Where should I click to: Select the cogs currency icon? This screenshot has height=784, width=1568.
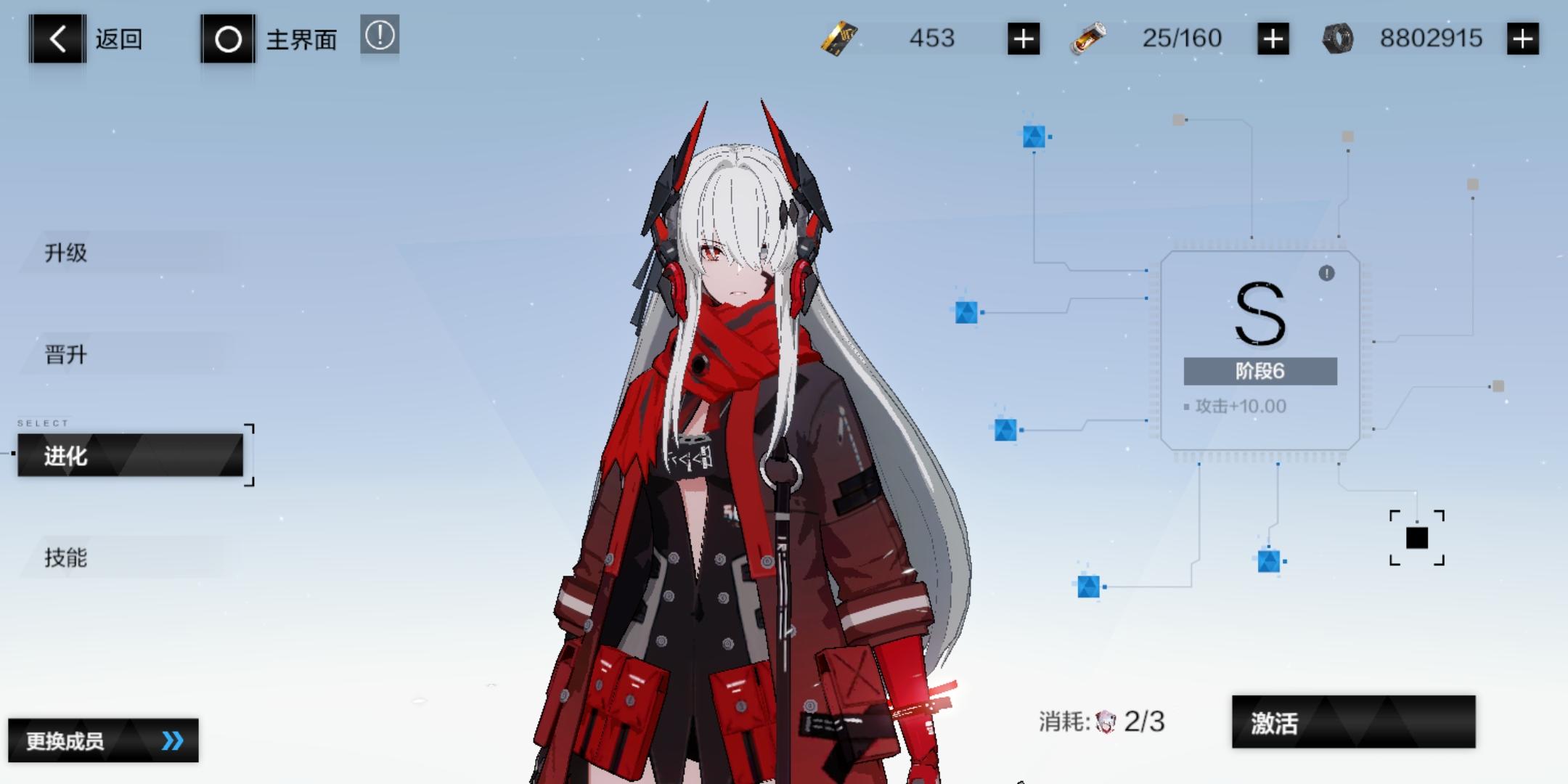pyautogui.click(x=1338, y=38)
